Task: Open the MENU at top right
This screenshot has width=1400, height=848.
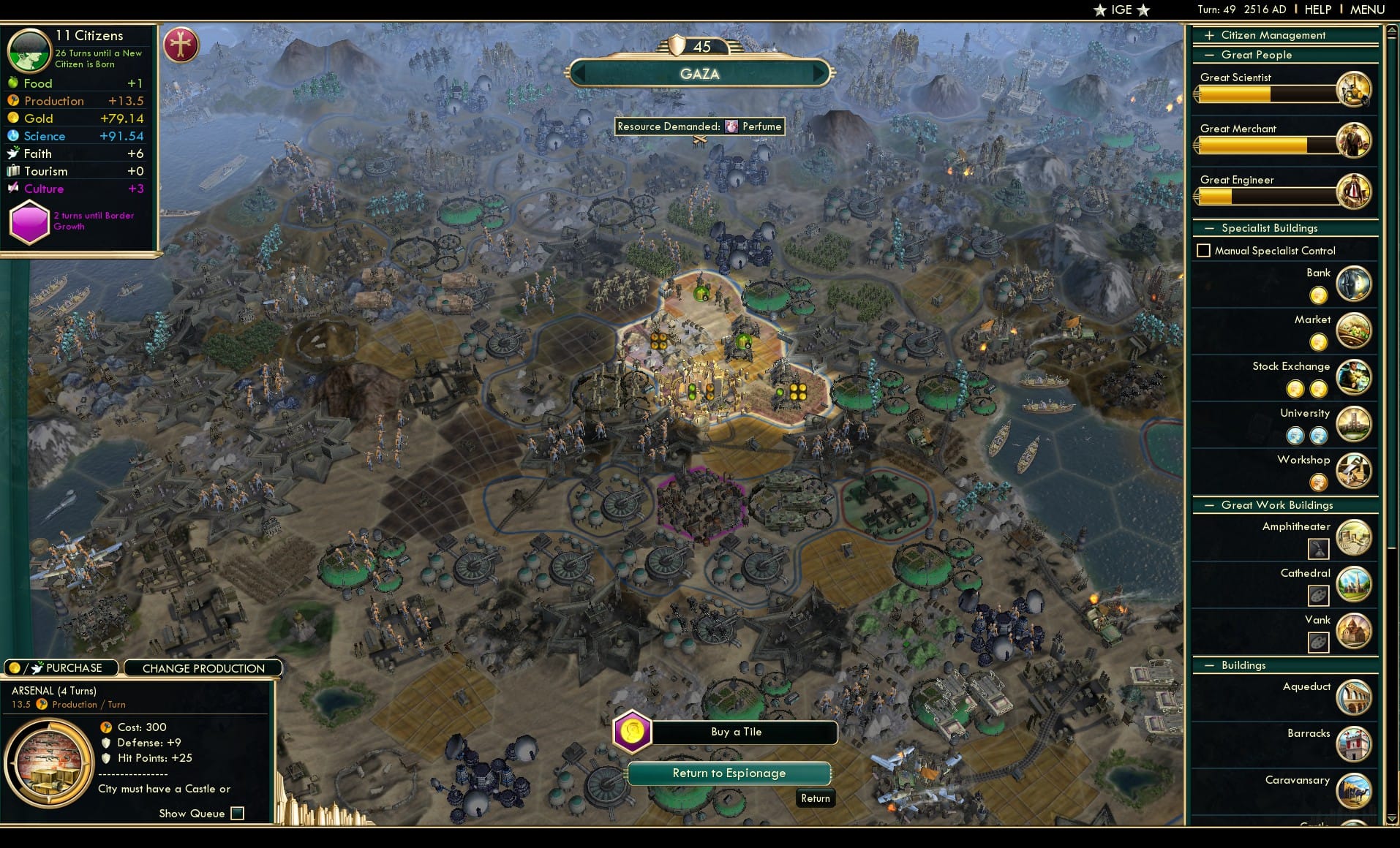Action: click(1366, 10)
